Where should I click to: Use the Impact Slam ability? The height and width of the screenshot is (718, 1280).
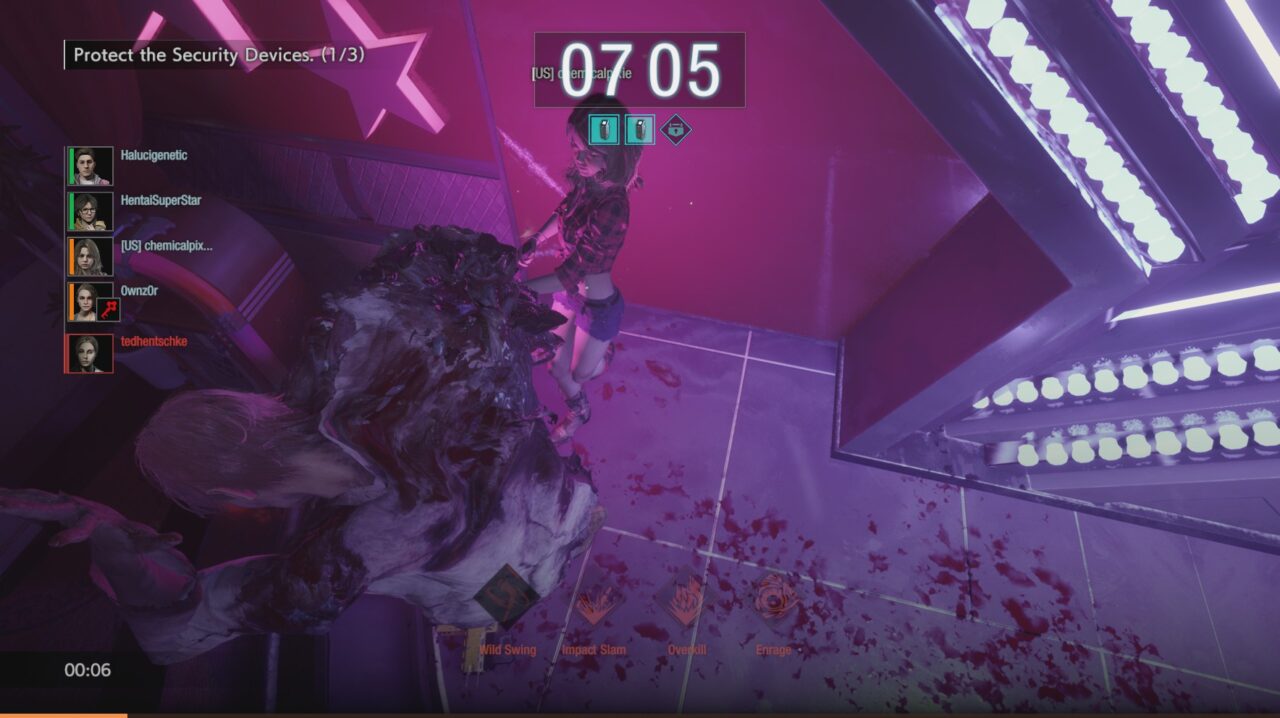point(594,604)
